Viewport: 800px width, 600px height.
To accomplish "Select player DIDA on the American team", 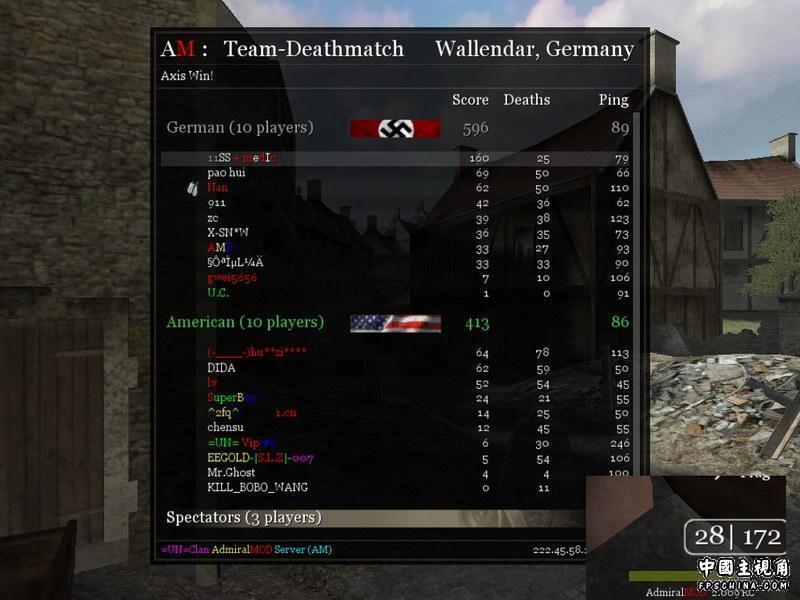I will [221, 367].
